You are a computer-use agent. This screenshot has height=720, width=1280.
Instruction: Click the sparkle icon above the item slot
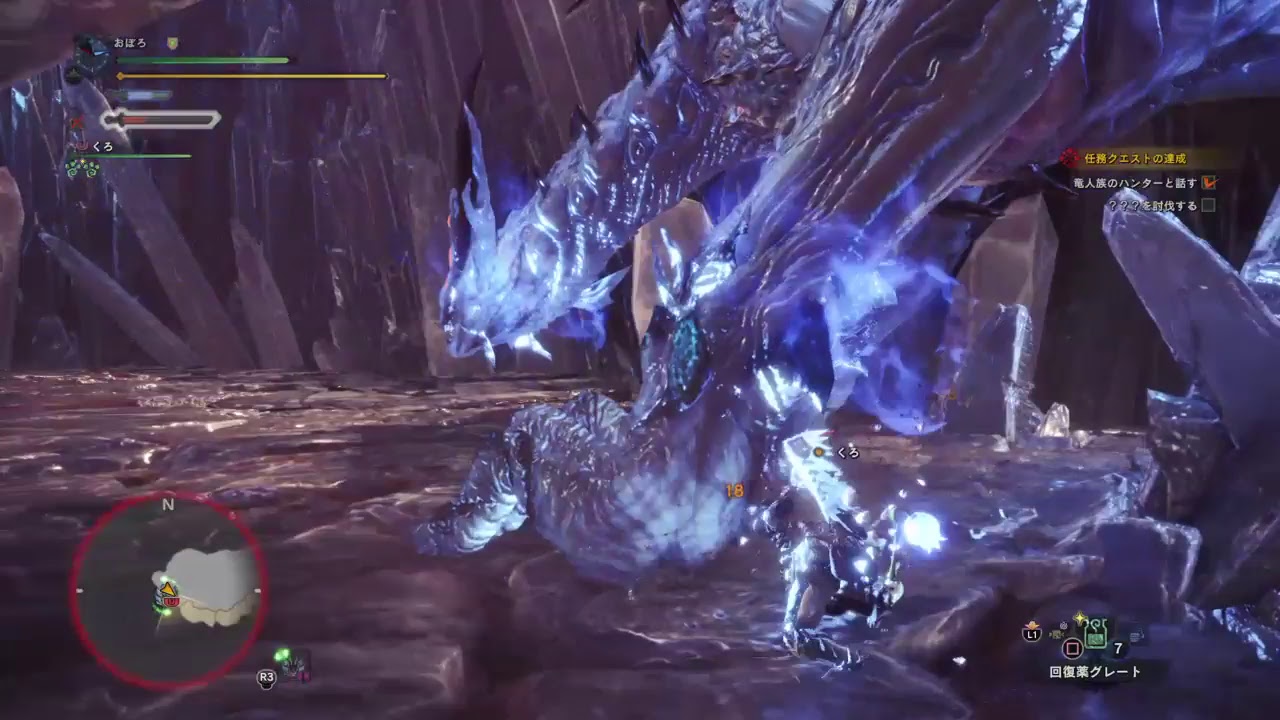(1079, 615)
